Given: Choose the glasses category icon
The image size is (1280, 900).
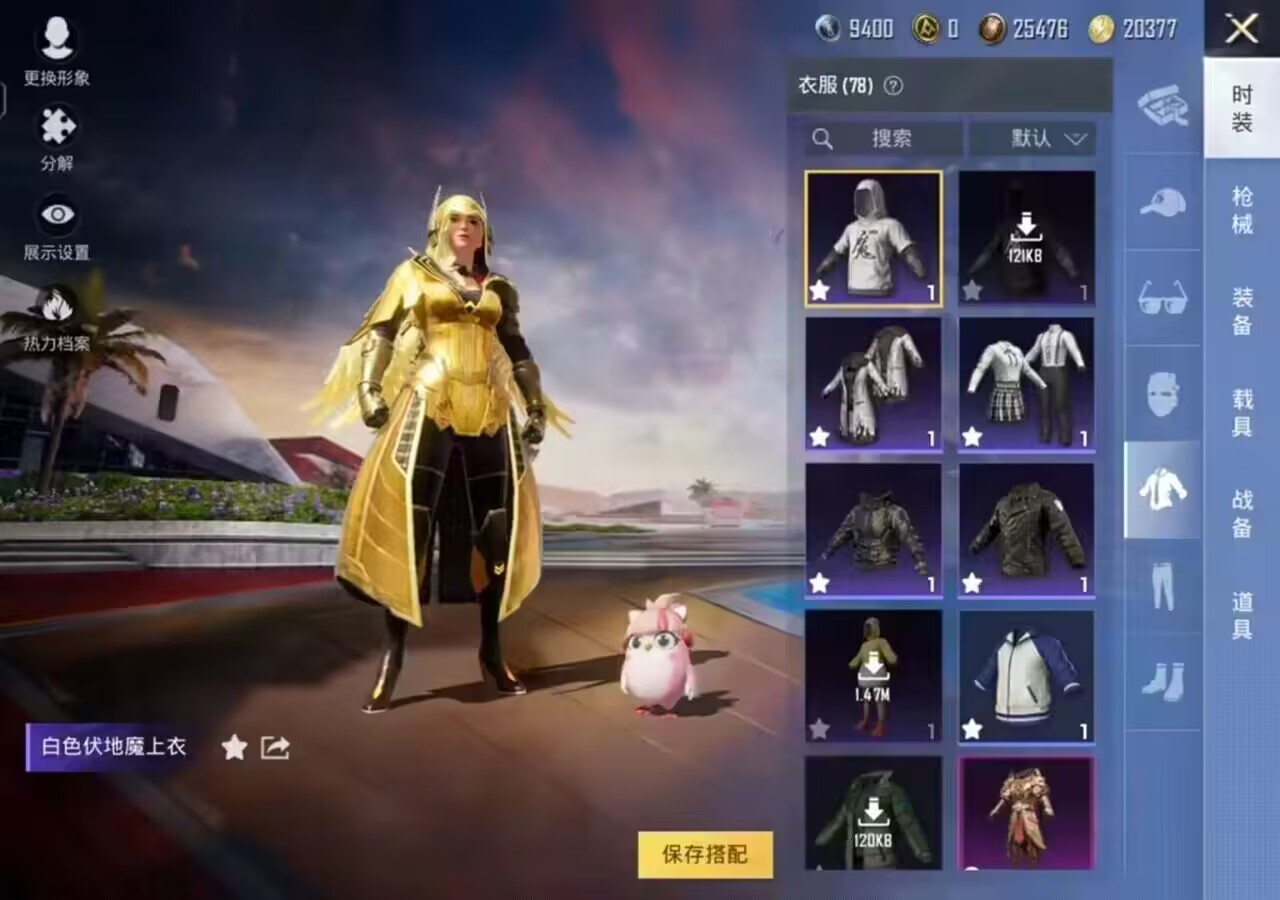Looking at the screenshot, I should 1162,297.
